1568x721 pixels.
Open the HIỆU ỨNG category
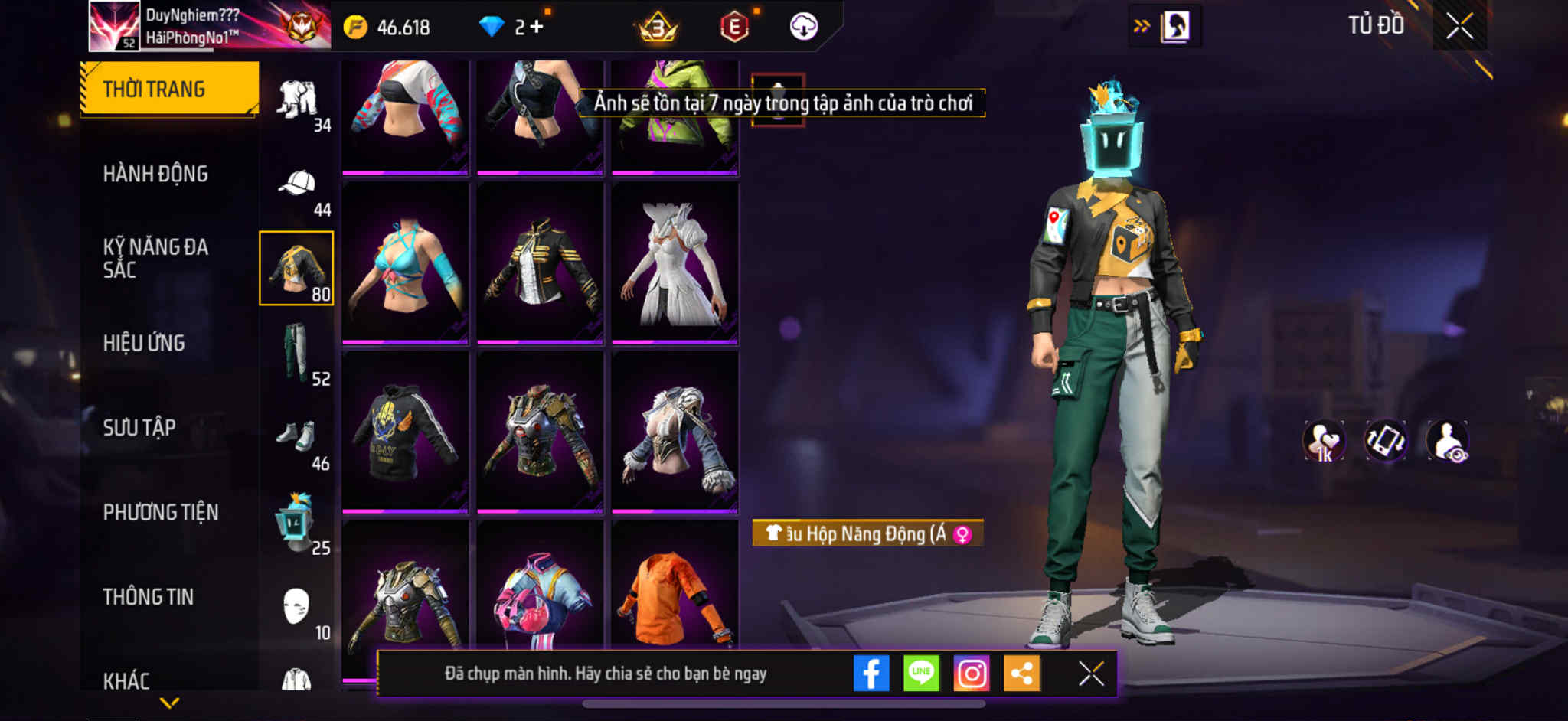pos(144,343)
